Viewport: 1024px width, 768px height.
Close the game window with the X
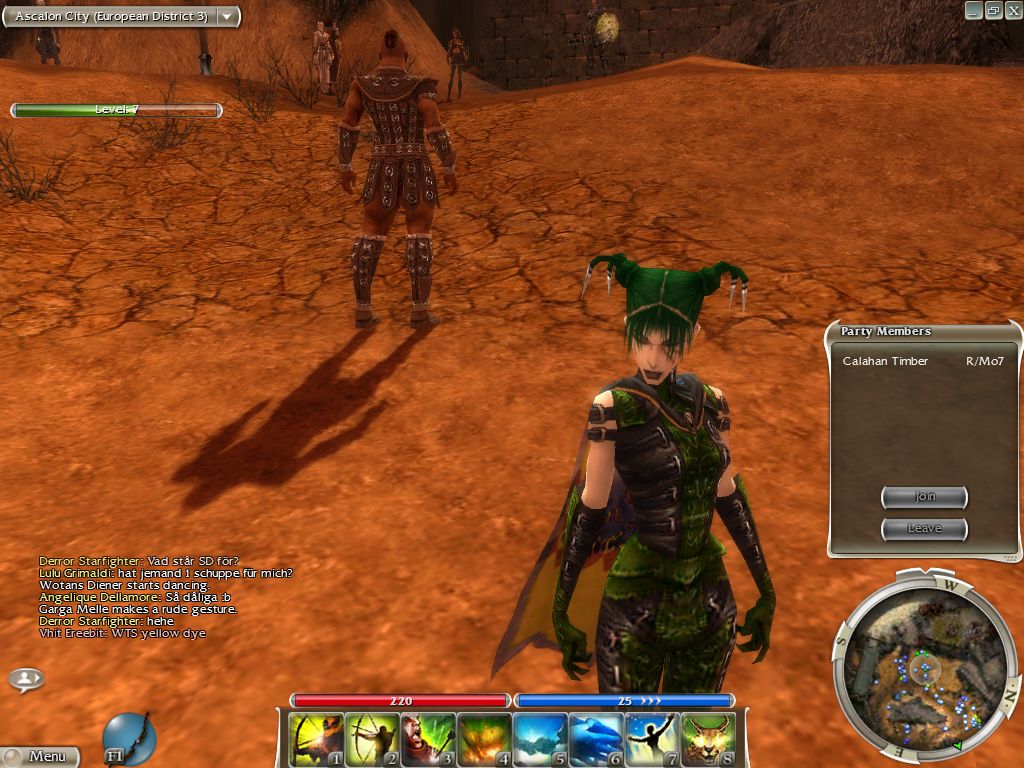click(1012, 10)
